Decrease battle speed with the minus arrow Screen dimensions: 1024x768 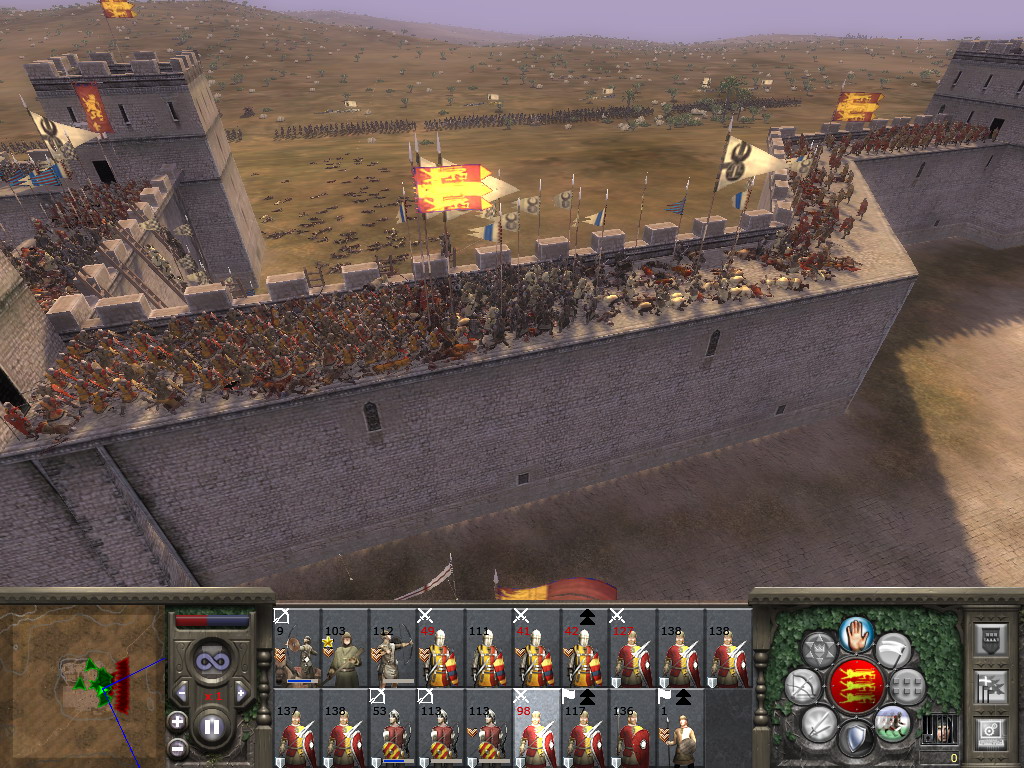click(182, 693)
